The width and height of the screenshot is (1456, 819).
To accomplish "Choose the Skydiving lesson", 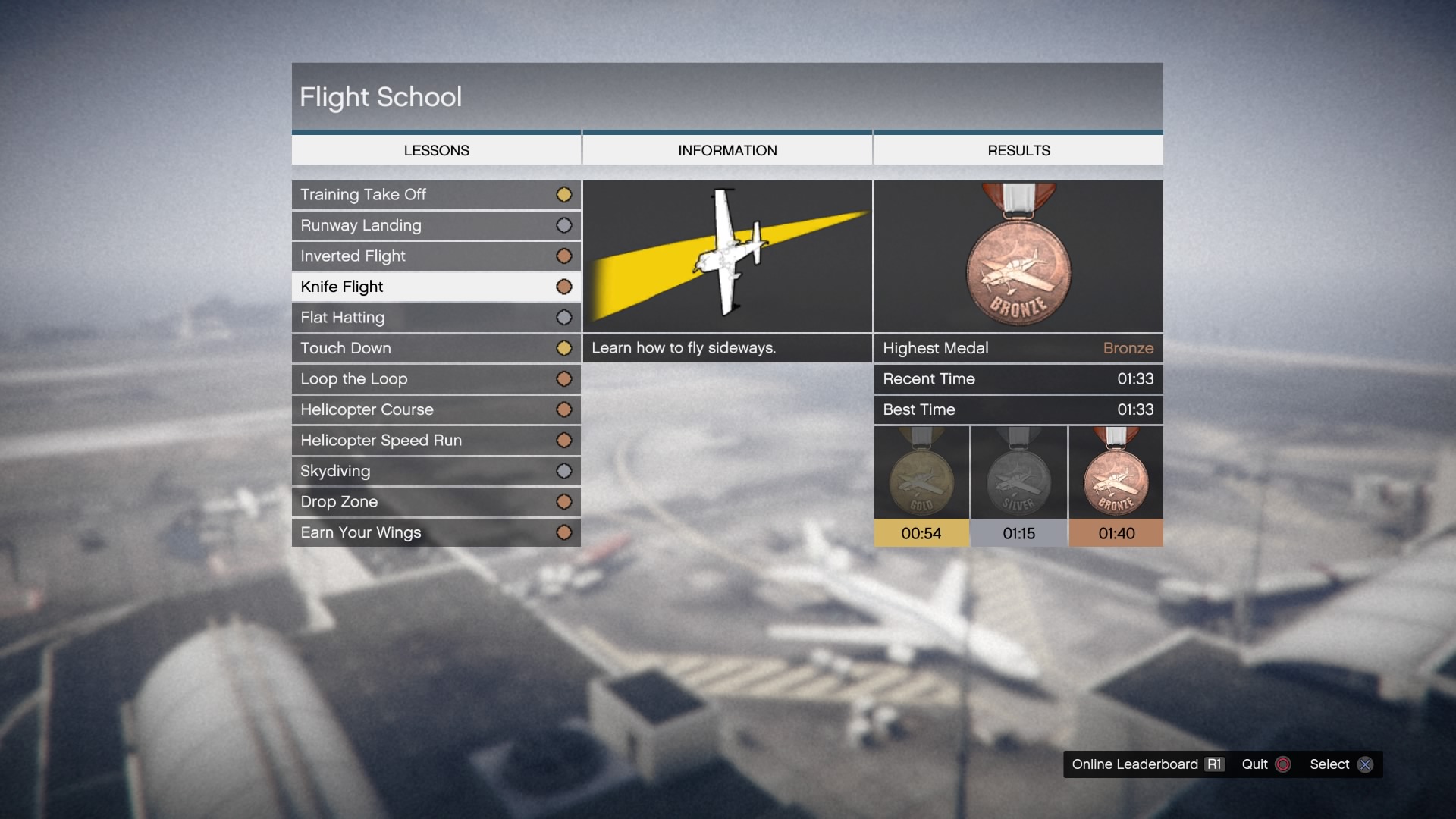I will (x=436, y=471).
